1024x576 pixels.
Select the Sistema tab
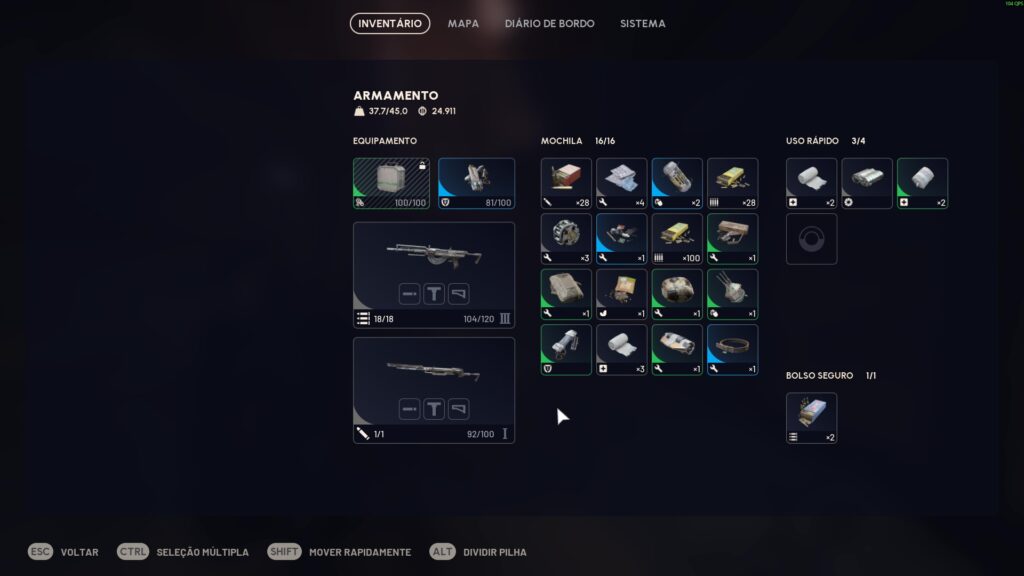click(642, 23)
